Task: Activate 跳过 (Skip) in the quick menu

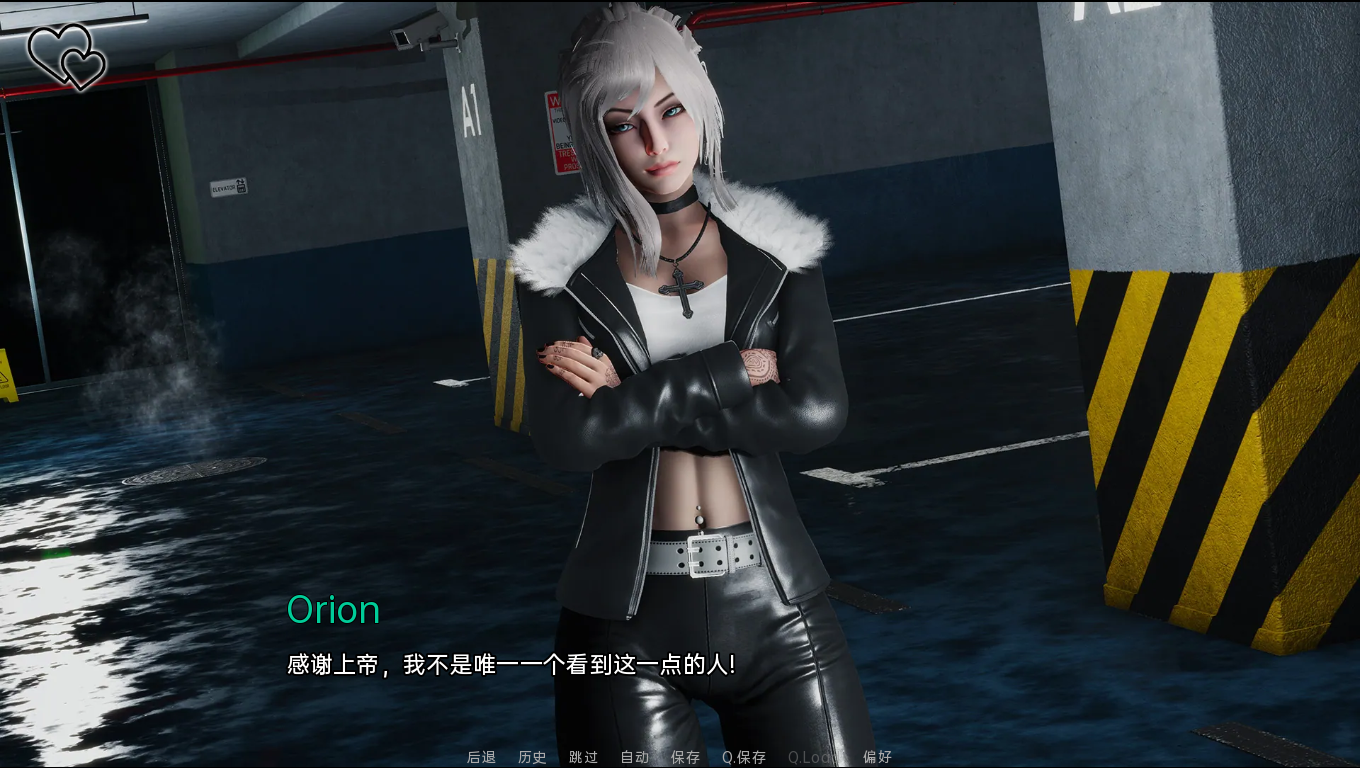Action: click(x=583, y=757)
